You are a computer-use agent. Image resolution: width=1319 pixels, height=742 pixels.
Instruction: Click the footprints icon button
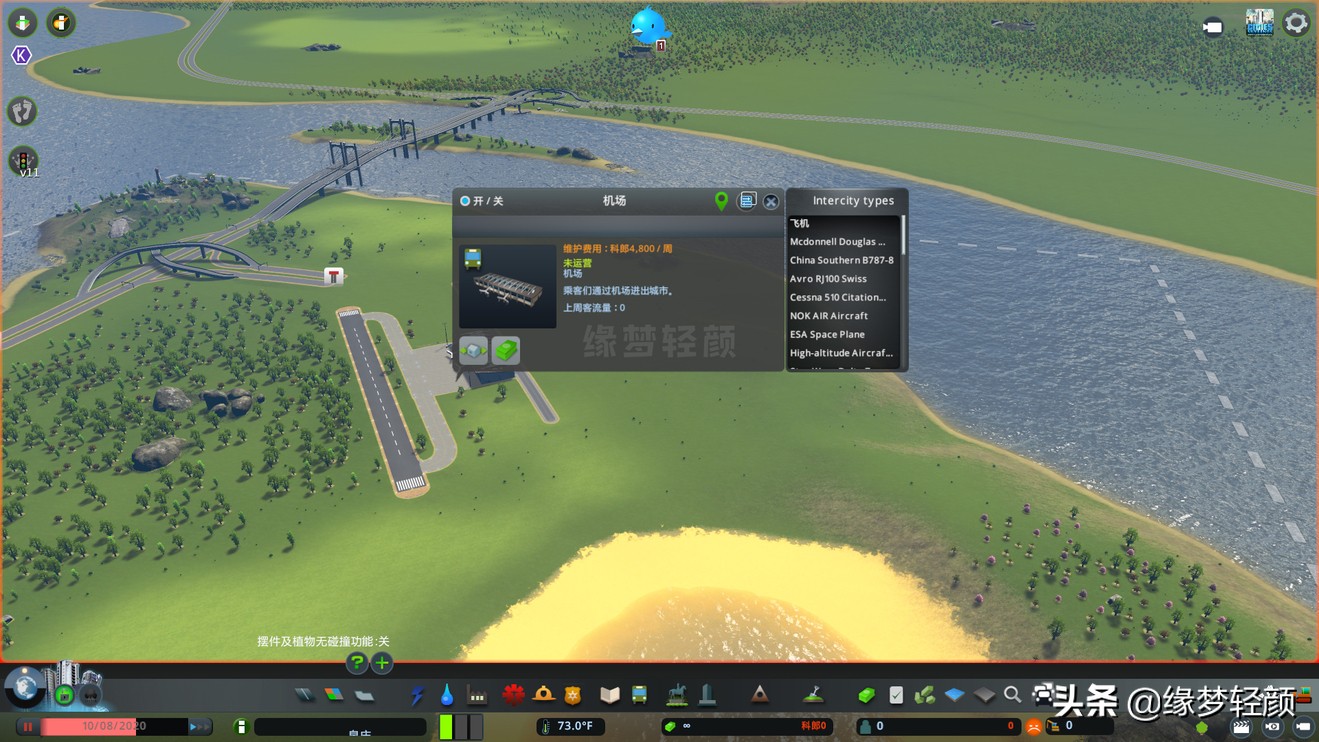coord(22,110)
